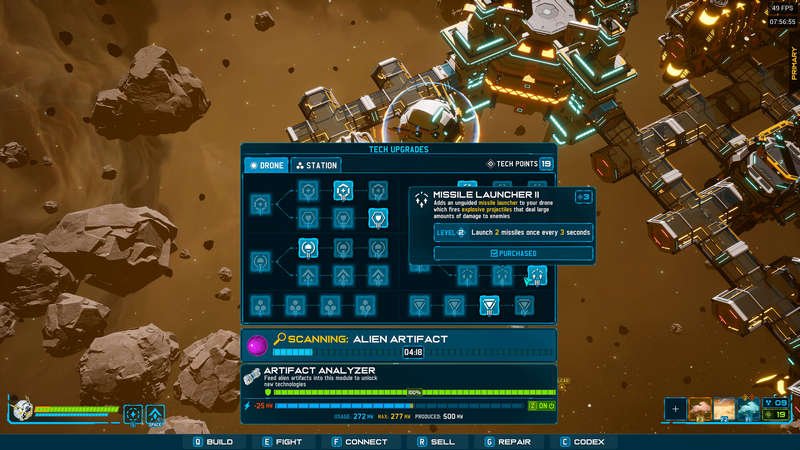Select the highlighted shield-shaped upgrade node
The width and height of the screenshot is (800, 450).
point(378,217)
